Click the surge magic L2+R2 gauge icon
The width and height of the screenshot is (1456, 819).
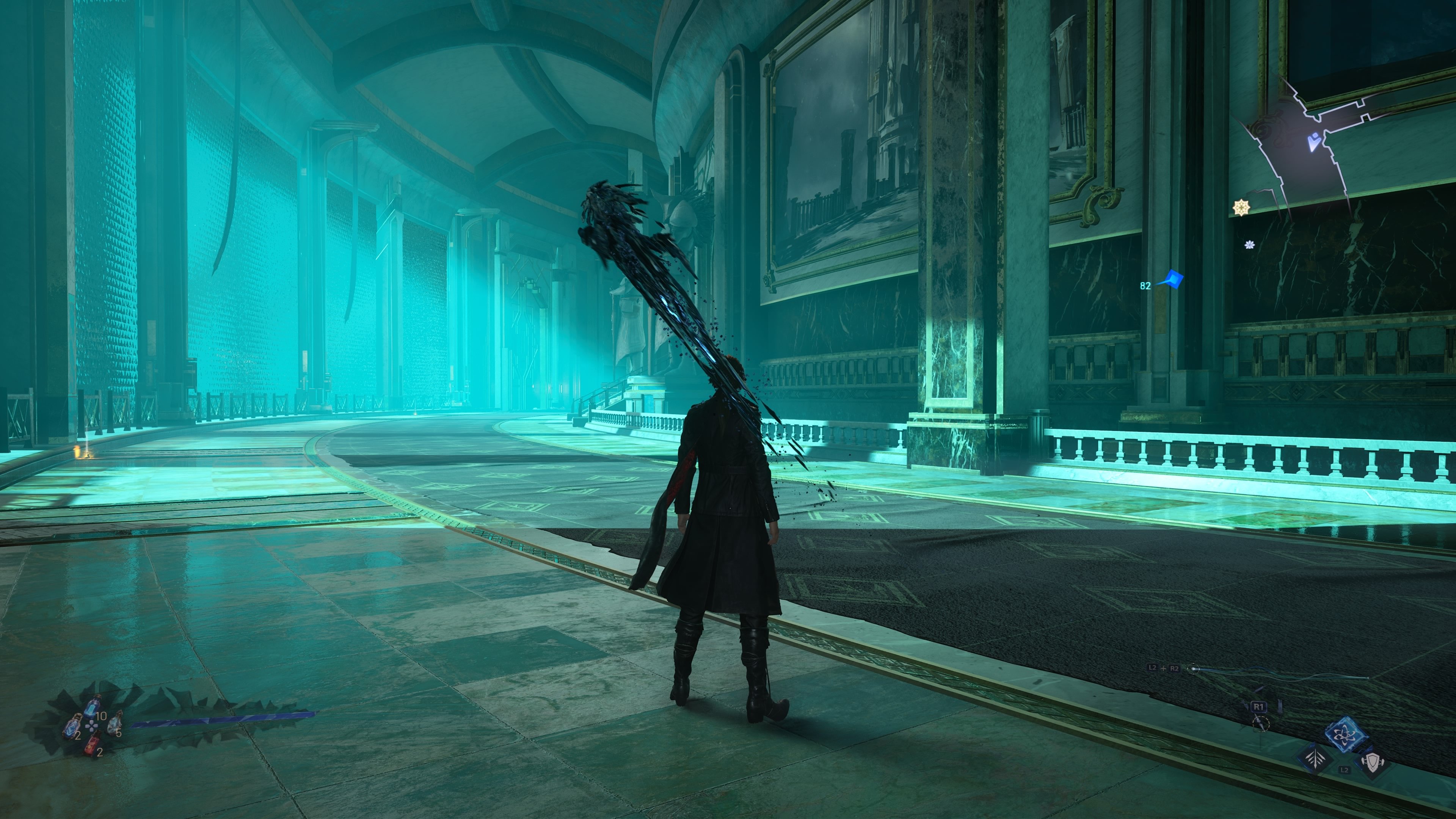(1194, 669)
